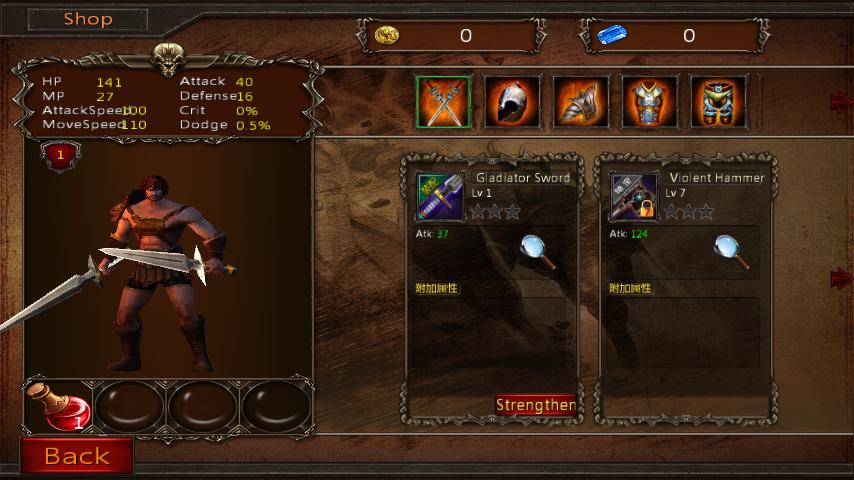Screen dimensions: 854x480
Task: Show the chest armor category
Action: click(x=649, y=102)
